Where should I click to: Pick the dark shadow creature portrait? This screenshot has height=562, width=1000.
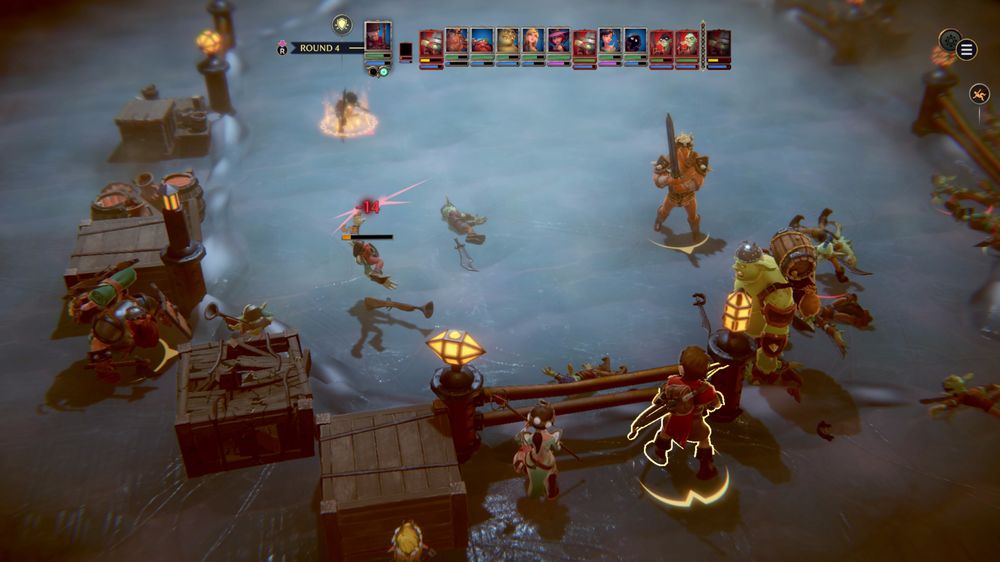[x=636, y=42]
